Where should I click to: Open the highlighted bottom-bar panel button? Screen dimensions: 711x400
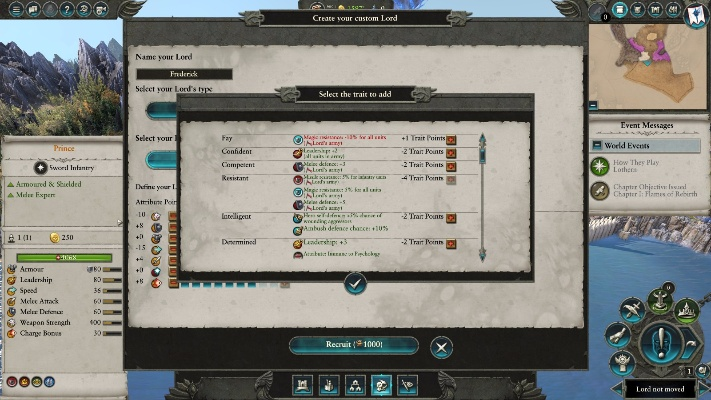(x=381, y=384)
